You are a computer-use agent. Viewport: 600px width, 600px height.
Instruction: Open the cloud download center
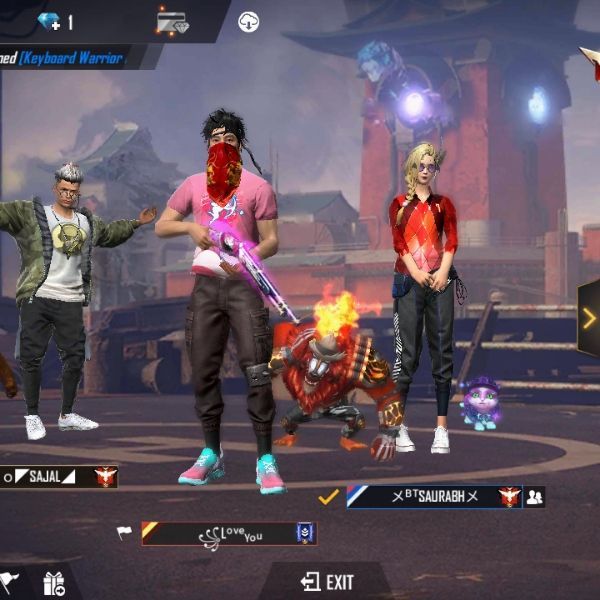pos(248,21)
